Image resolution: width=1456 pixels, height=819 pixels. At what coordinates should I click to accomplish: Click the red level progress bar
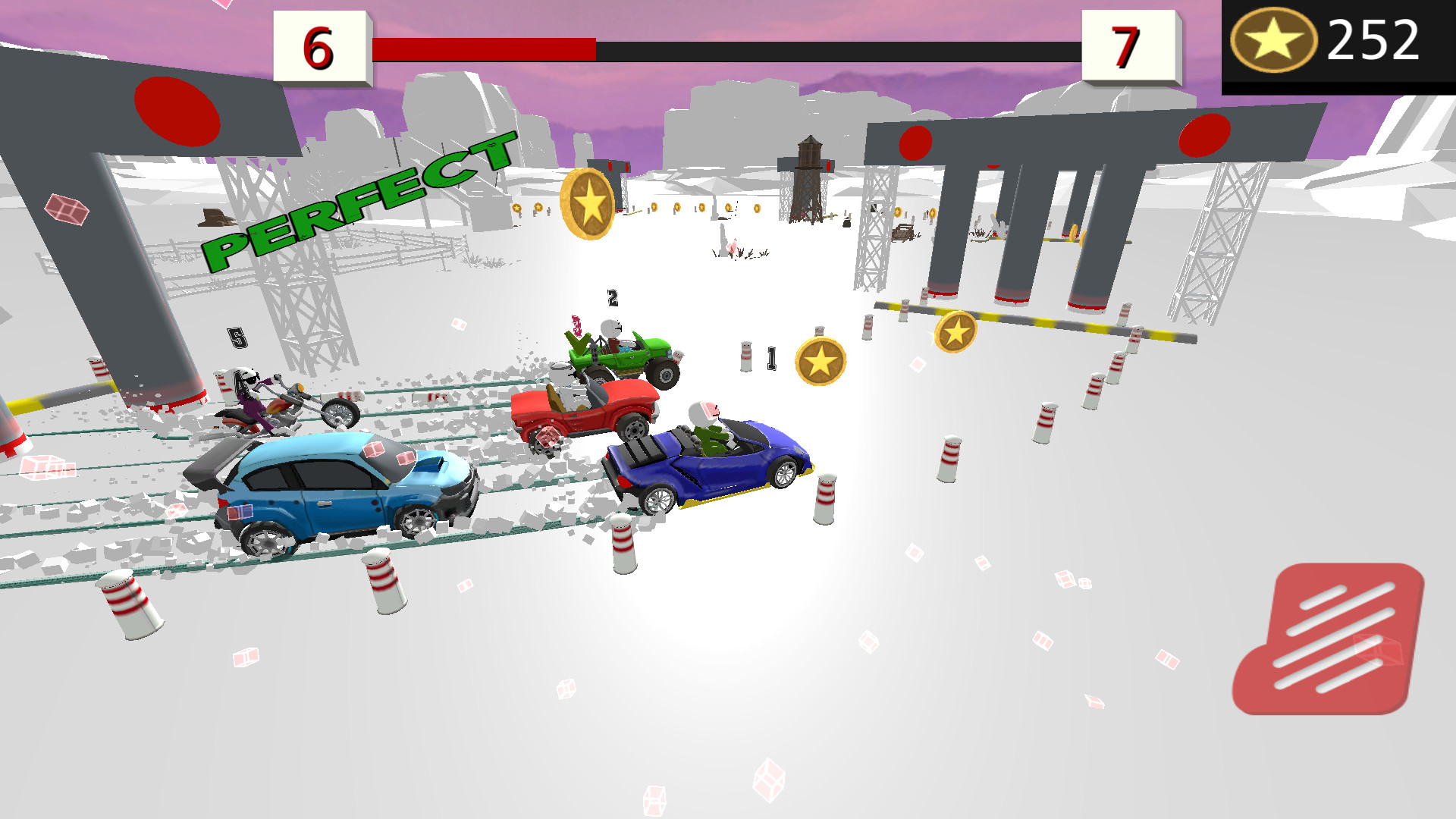pos(485,47)
